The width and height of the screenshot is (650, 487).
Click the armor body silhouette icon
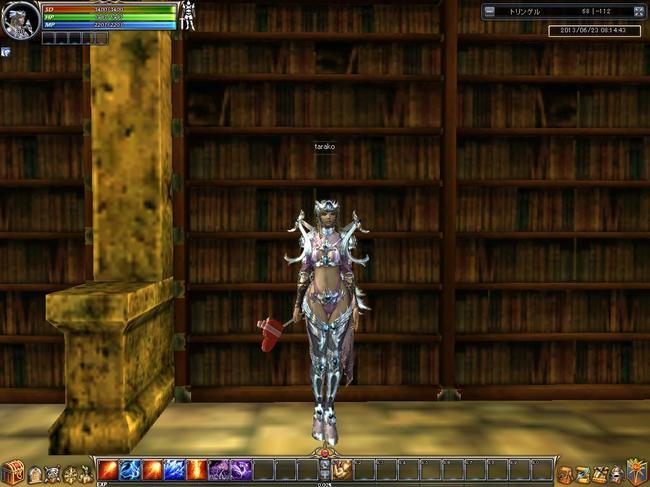click(x=187, y=15)
